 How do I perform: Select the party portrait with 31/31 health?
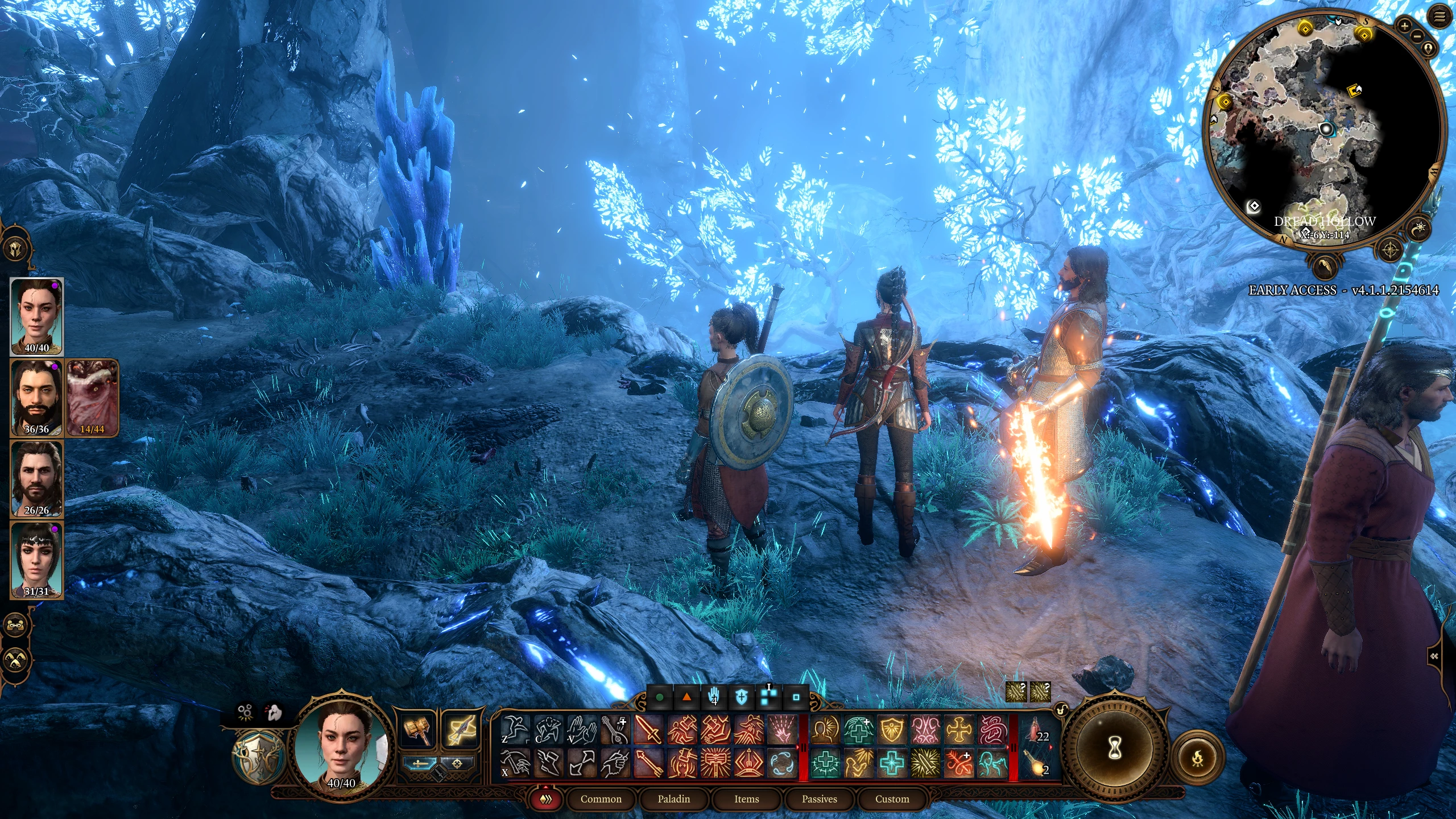coord(36,560)
